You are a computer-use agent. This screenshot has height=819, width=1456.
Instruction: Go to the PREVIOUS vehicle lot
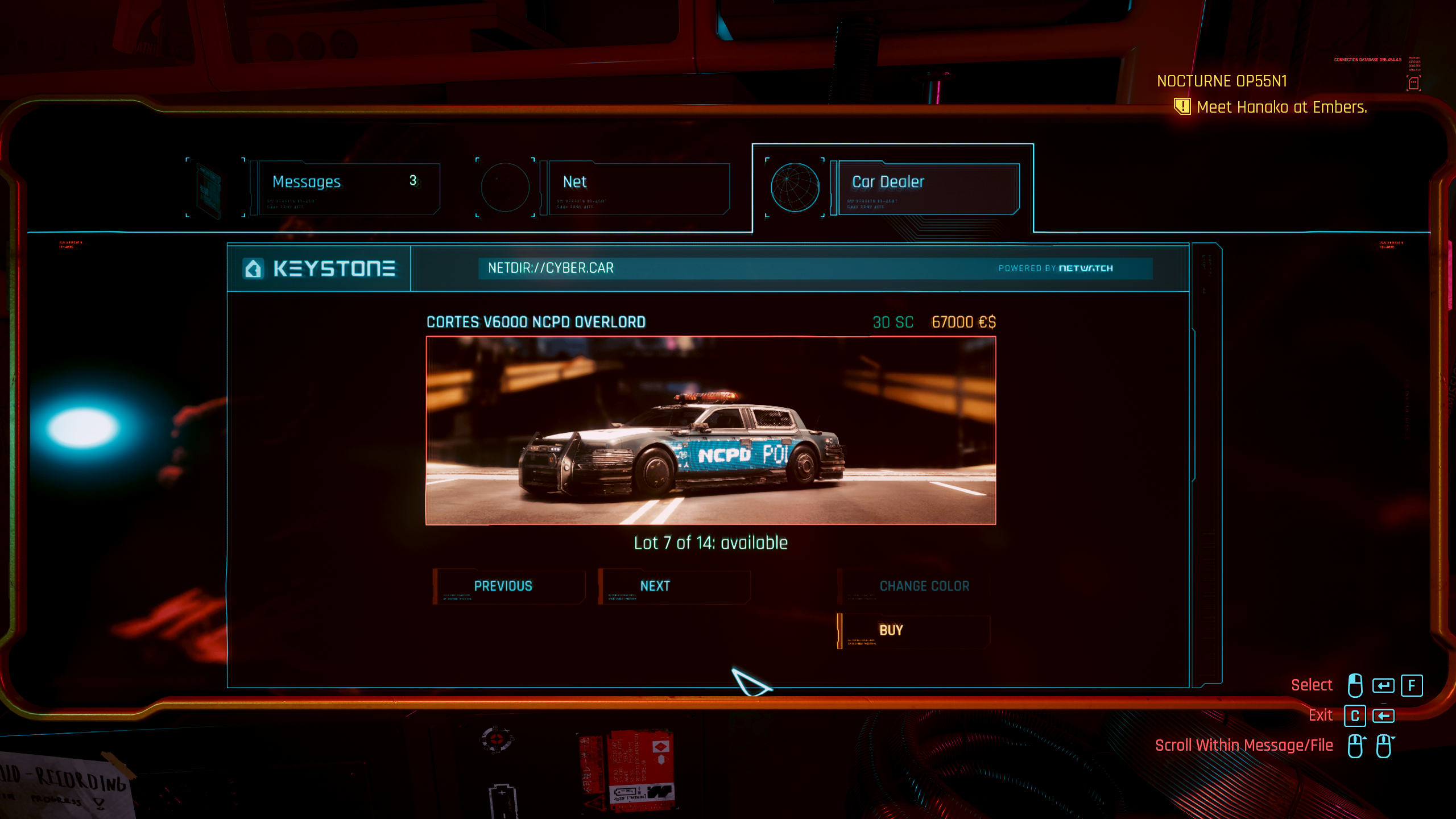pos(508,586)
